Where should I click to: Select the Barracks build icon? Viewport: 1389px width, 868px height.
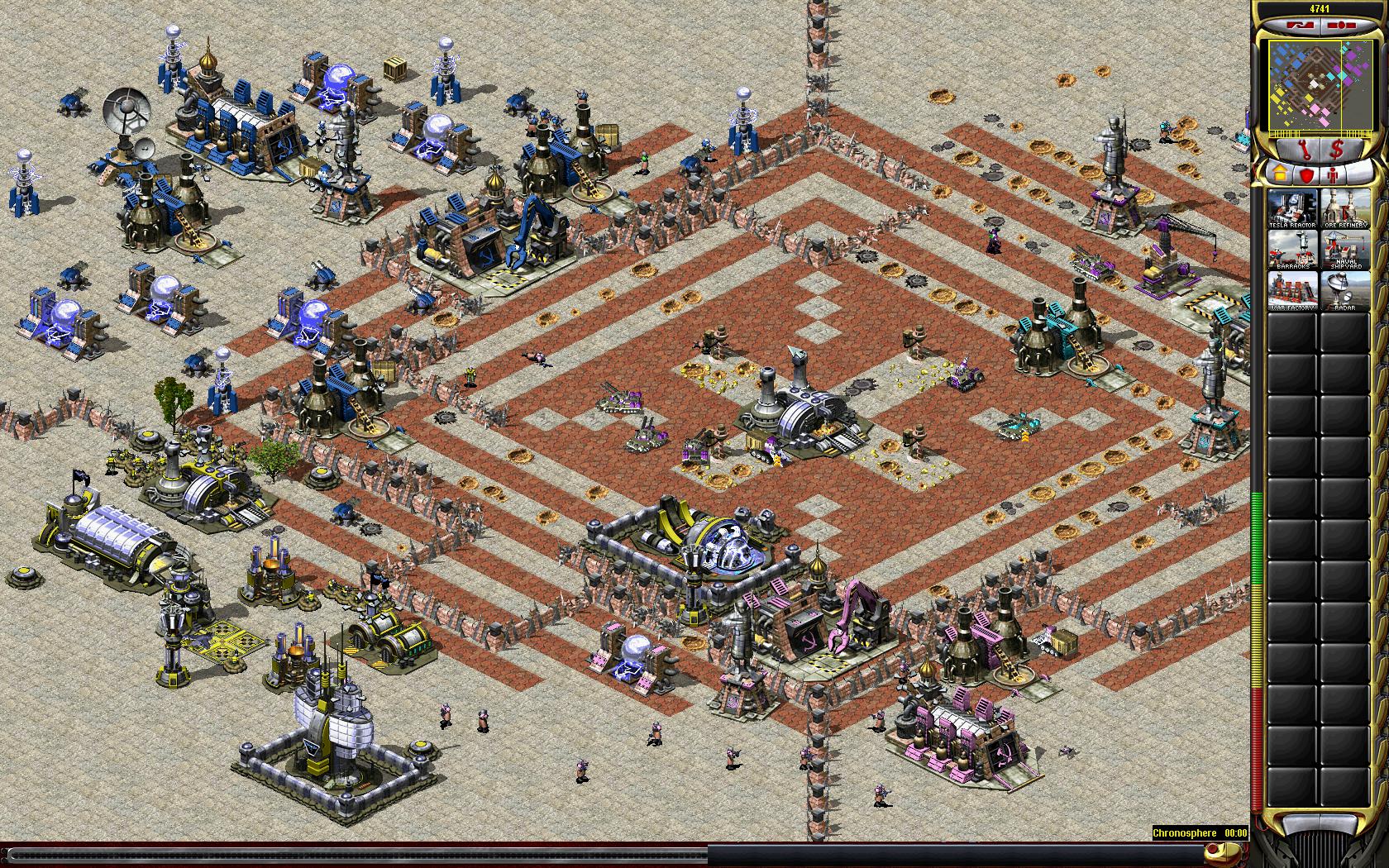(x=1293, y=250)
